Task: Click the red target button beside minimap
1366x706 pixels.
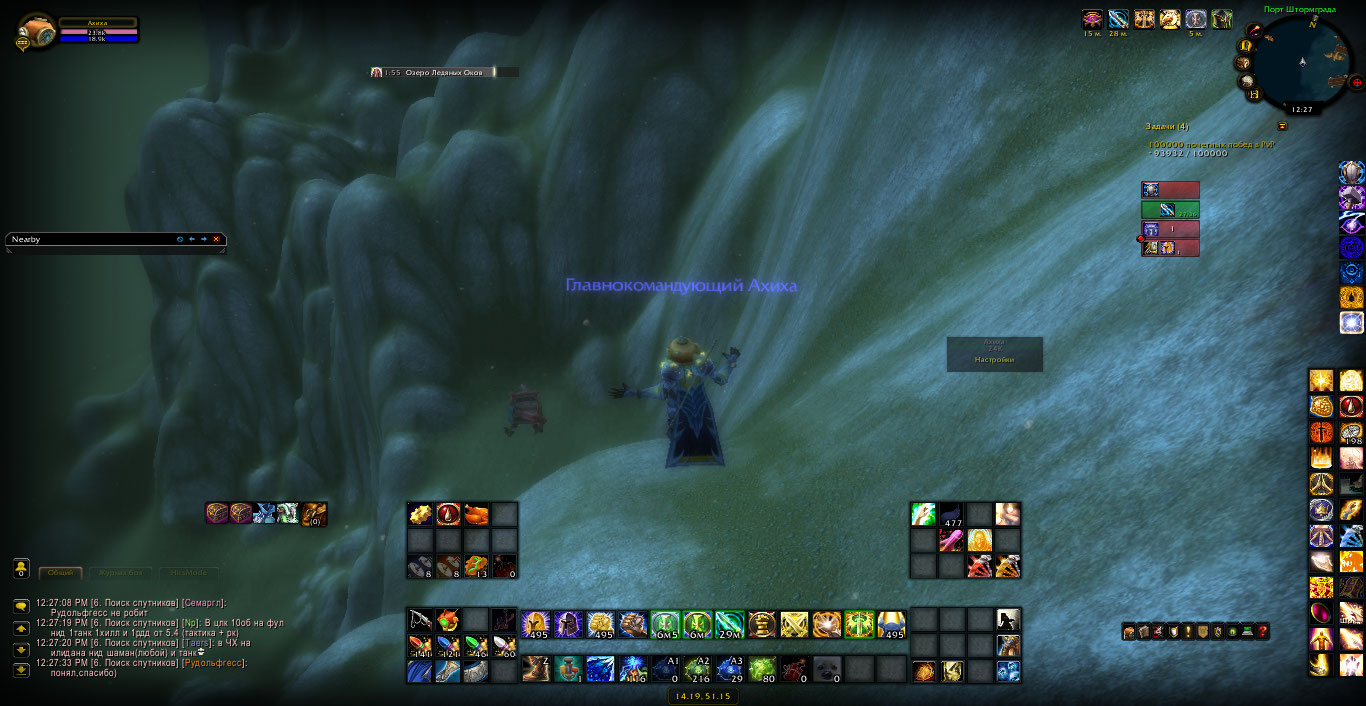Action: (1356, 82)
